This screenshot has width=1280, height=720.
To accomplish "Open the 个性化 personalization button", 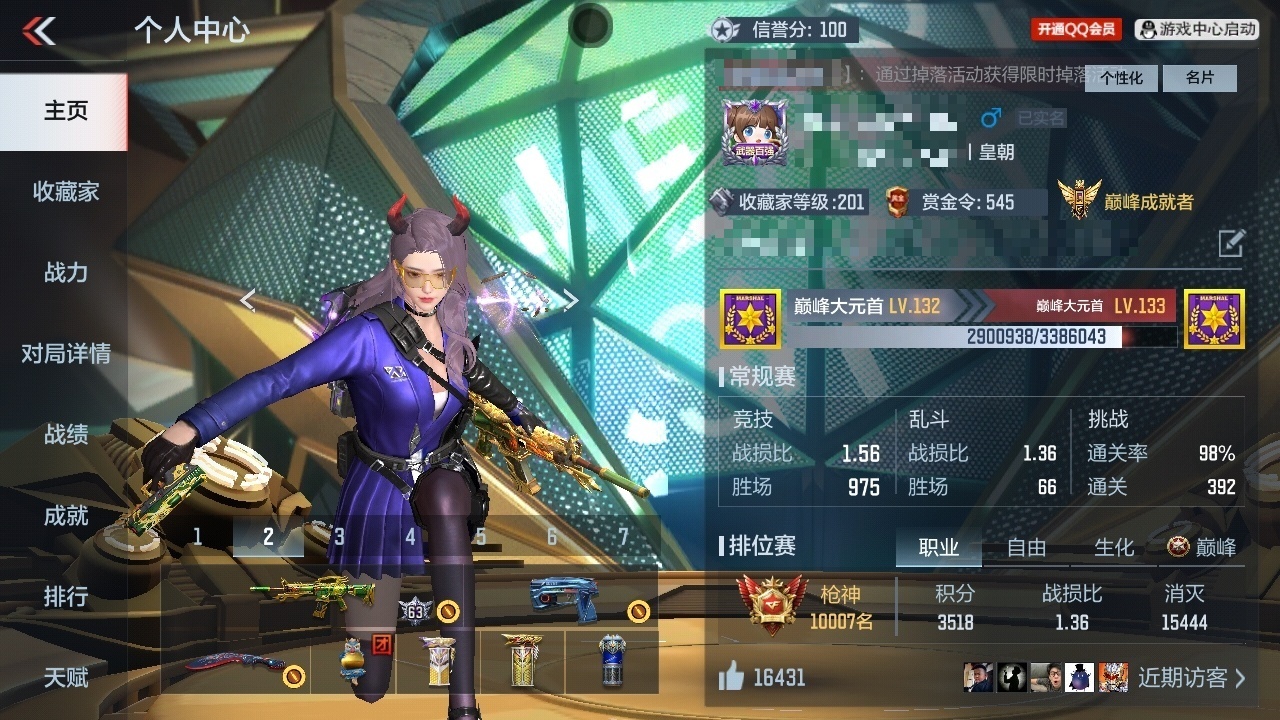I will point(1121,78).
